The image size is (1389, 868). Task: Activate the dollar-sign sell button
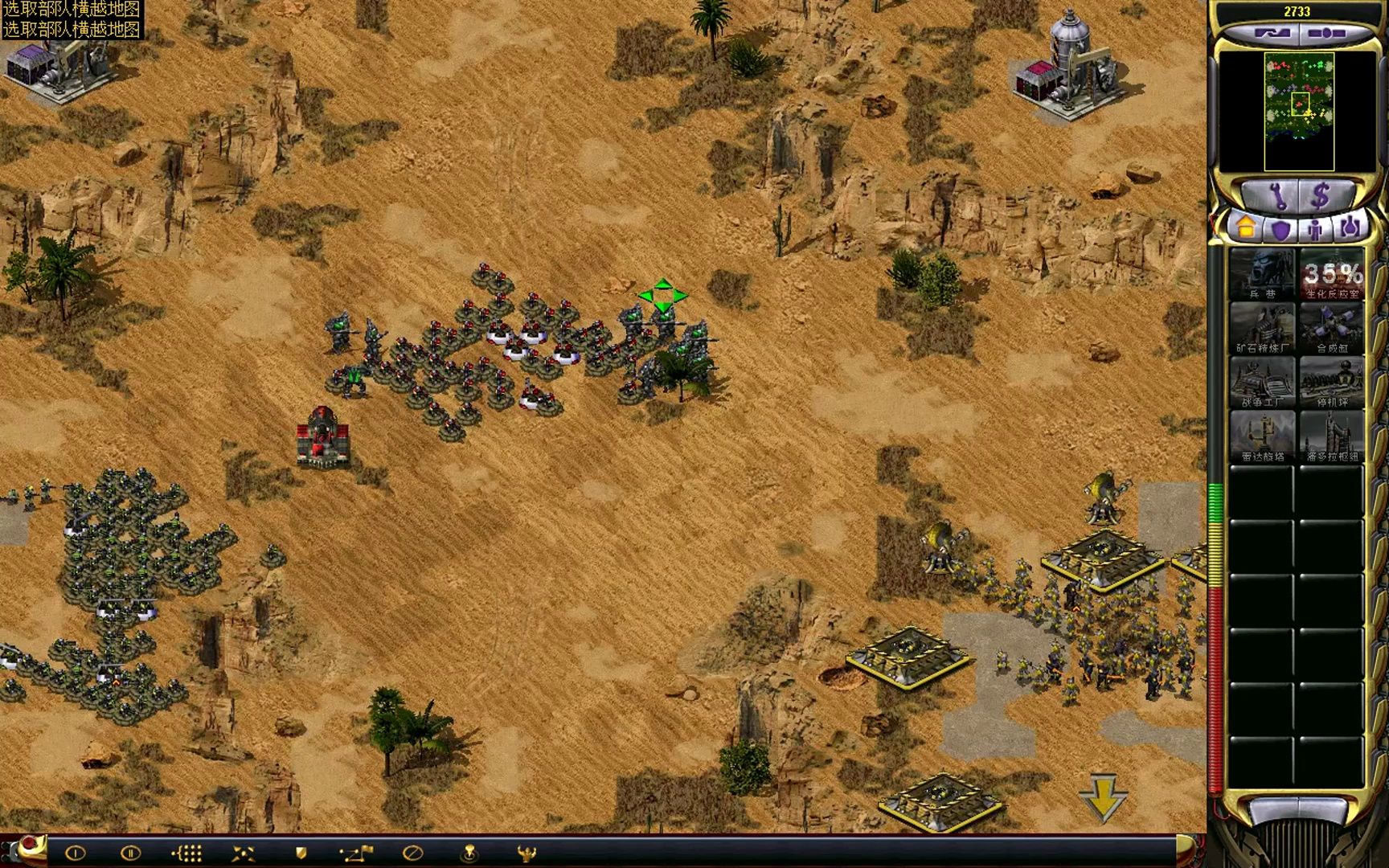coord(1321,195)
